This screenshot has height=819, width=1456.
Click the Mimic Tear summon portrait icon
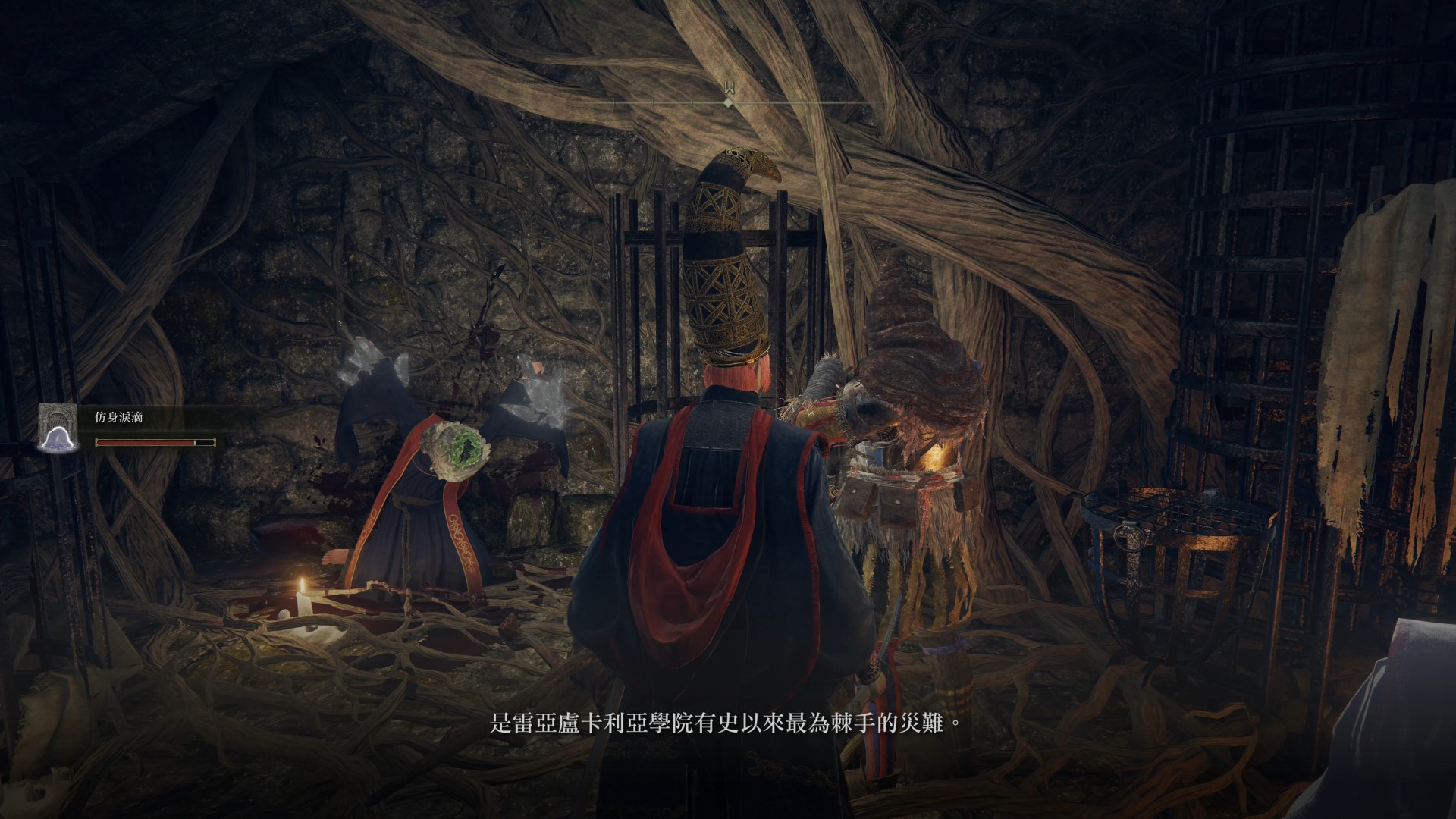[x=60, y=428]
